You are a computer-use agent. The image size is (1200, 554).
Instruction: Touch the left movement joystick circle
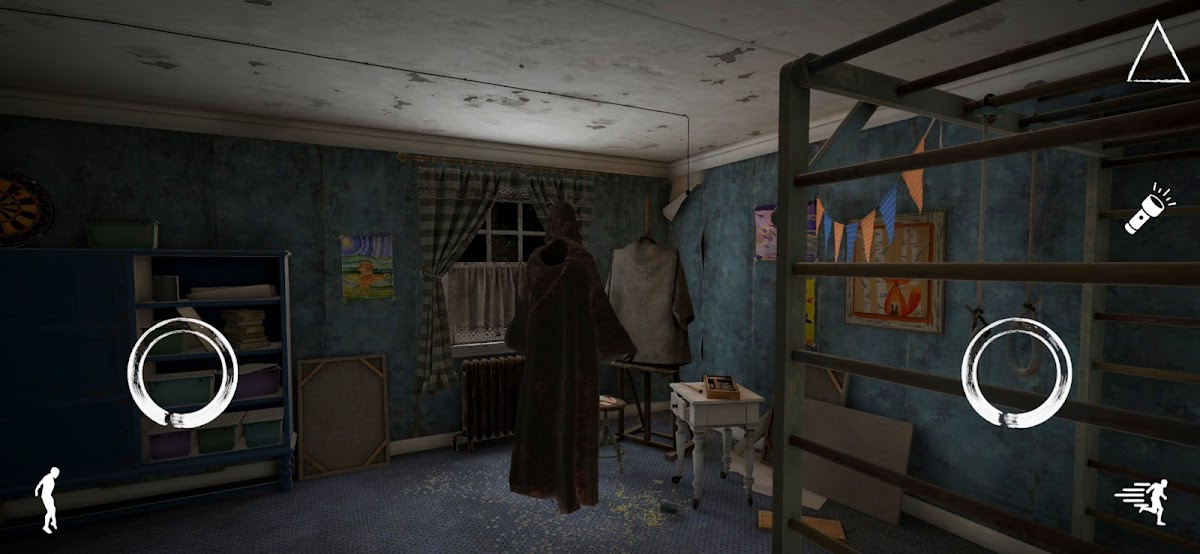click(x=182, y=373)
